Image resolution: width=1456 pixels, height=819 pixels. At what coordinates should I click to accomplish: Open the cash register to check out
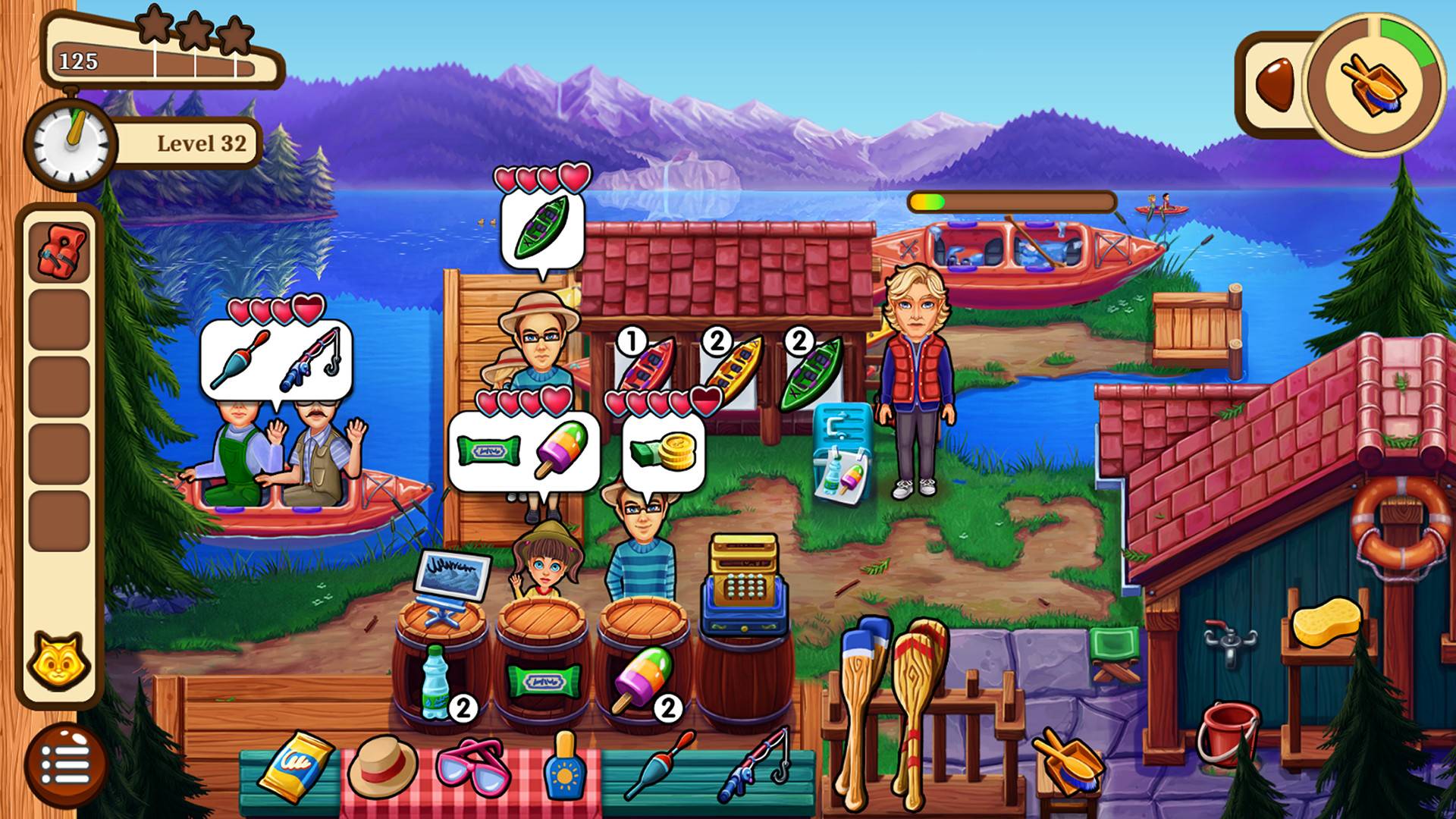pyautogui.click(x=745, y=586)
